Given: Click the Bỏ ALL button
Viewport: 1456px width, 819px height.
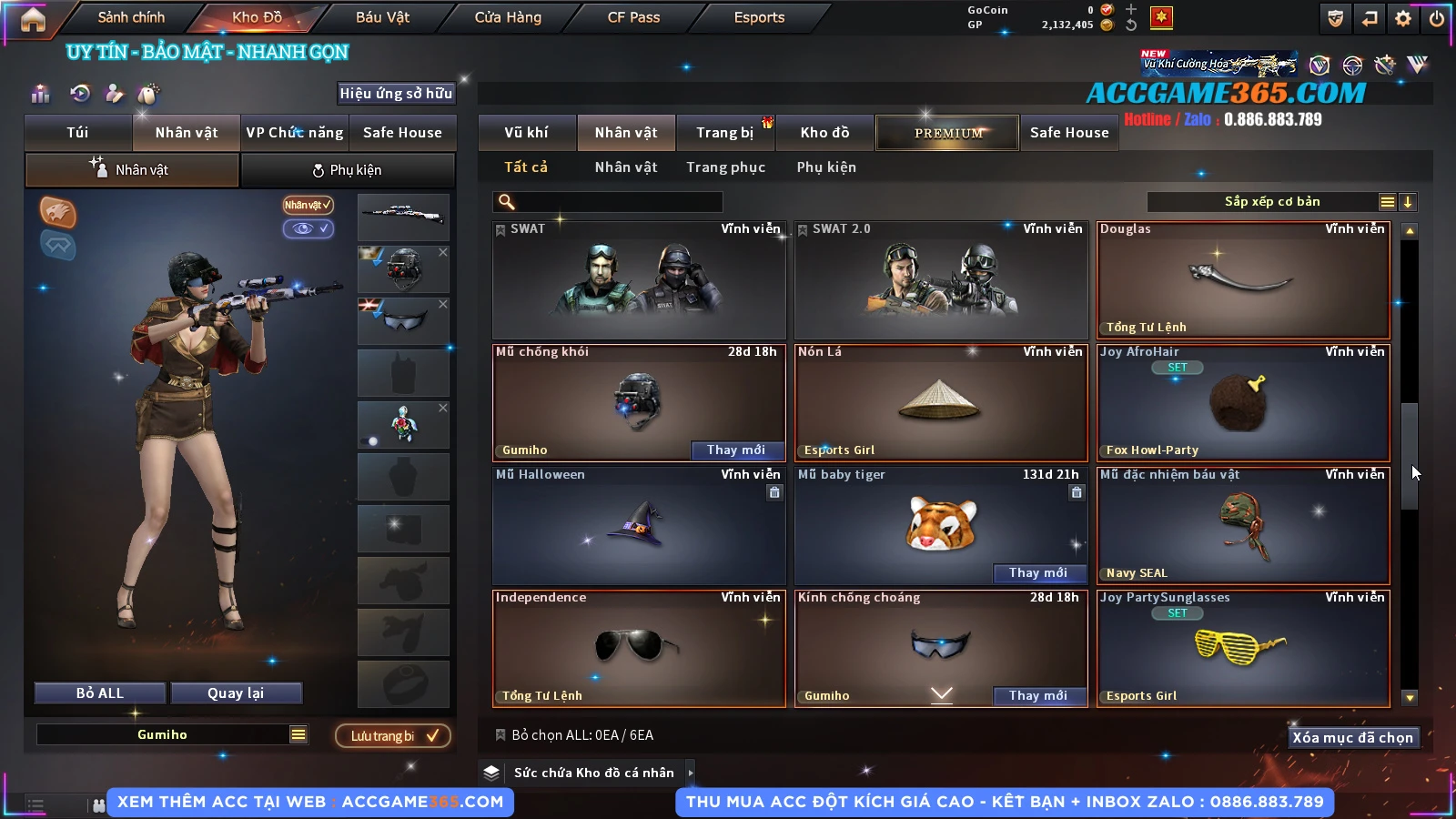Looking at the screenshot, I should [100, 693].
